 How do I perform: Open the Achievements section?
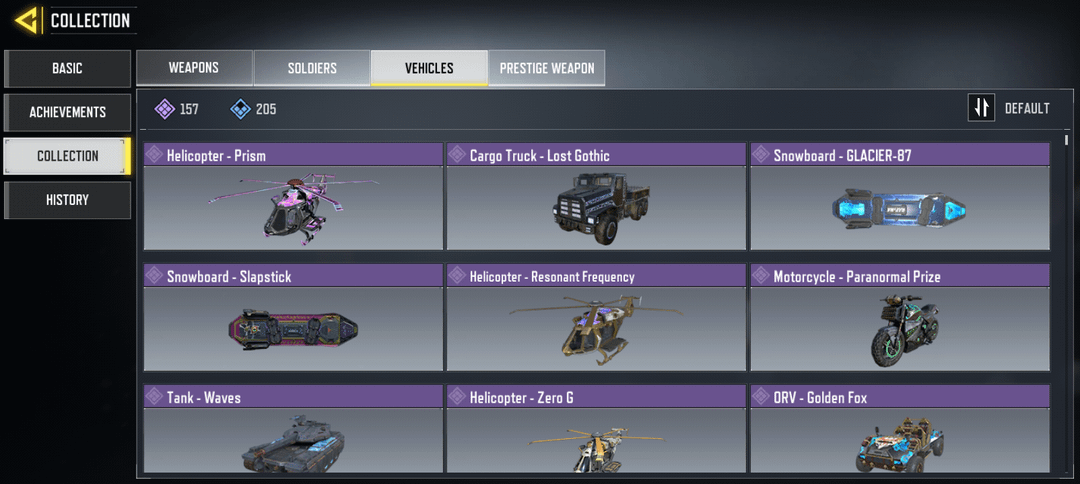tap(67, 112)
